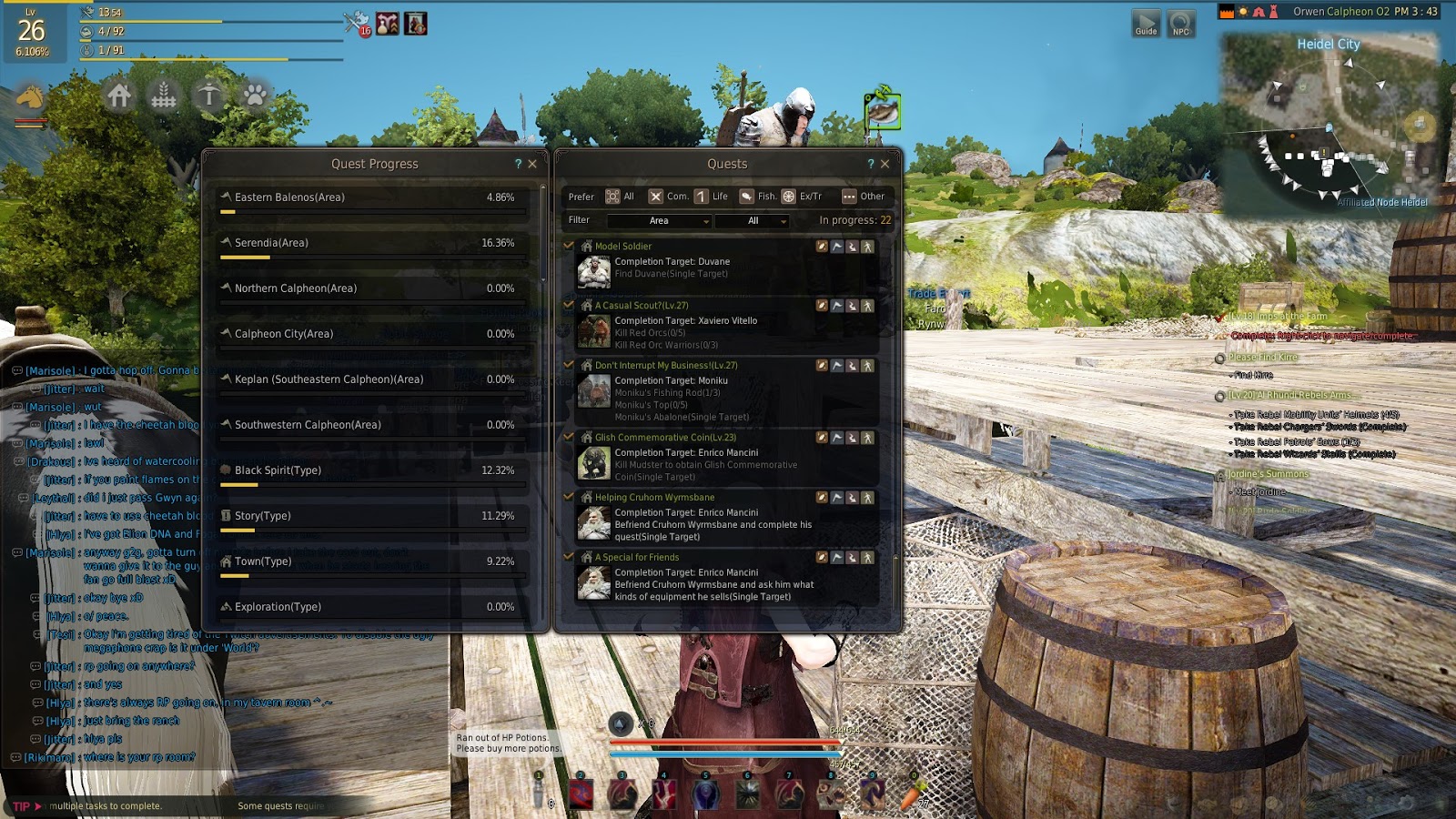Click the Com. combat quest filter icon
Image resolution: width=1456 pixels, height=819 pixels.
coord(655,197)
